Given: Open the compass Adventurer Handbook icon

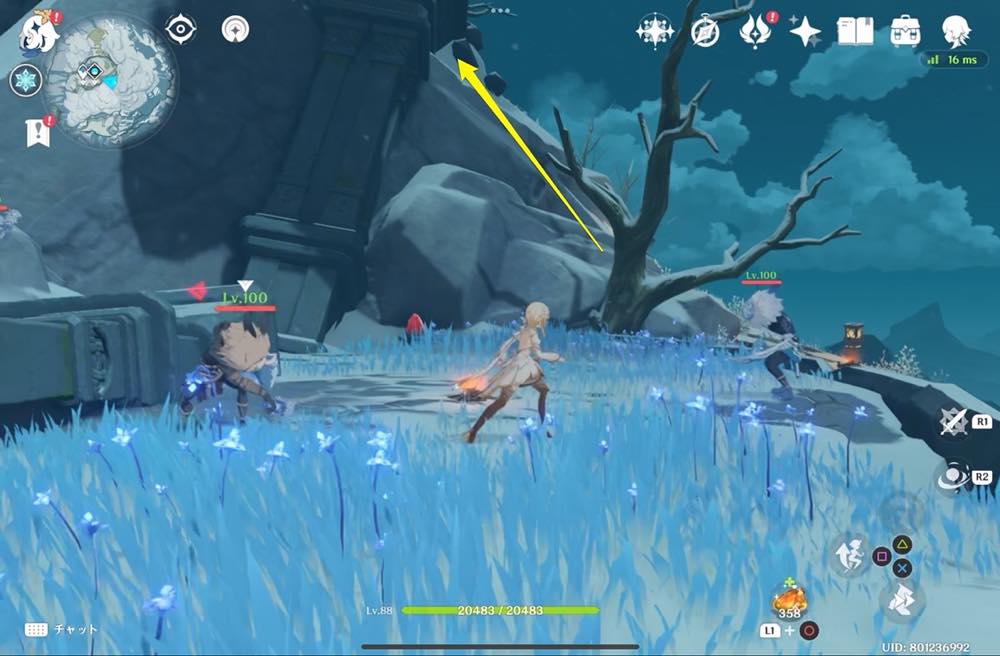Looking at the screenshot, I should (705, 32).
